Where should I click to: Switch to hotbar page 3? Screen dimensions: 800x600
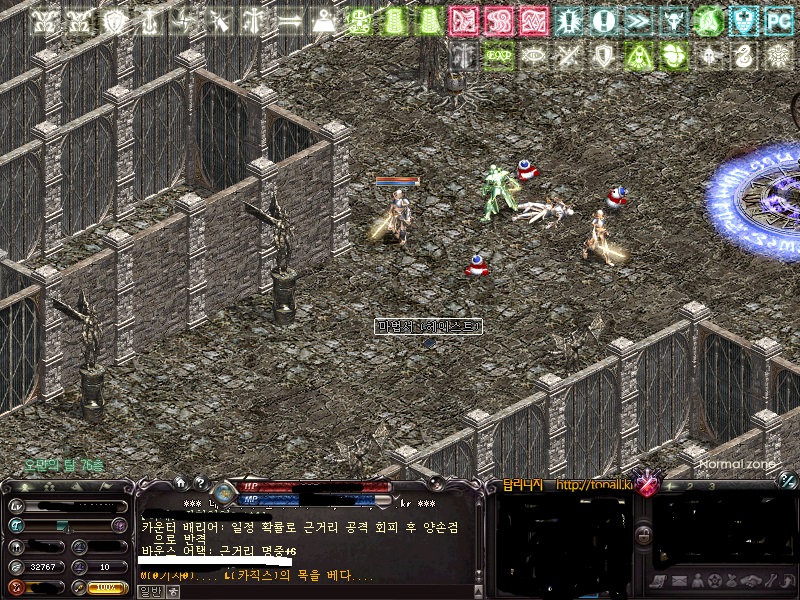tap(711, 486)
